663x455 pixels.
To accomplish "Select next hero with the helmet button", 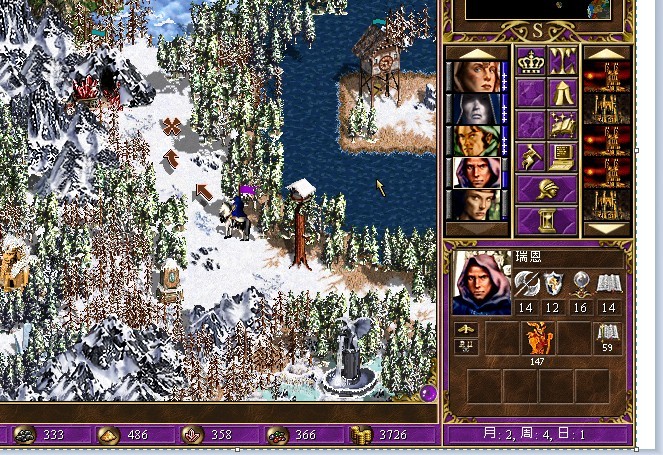I will click(x=546, y=187).
